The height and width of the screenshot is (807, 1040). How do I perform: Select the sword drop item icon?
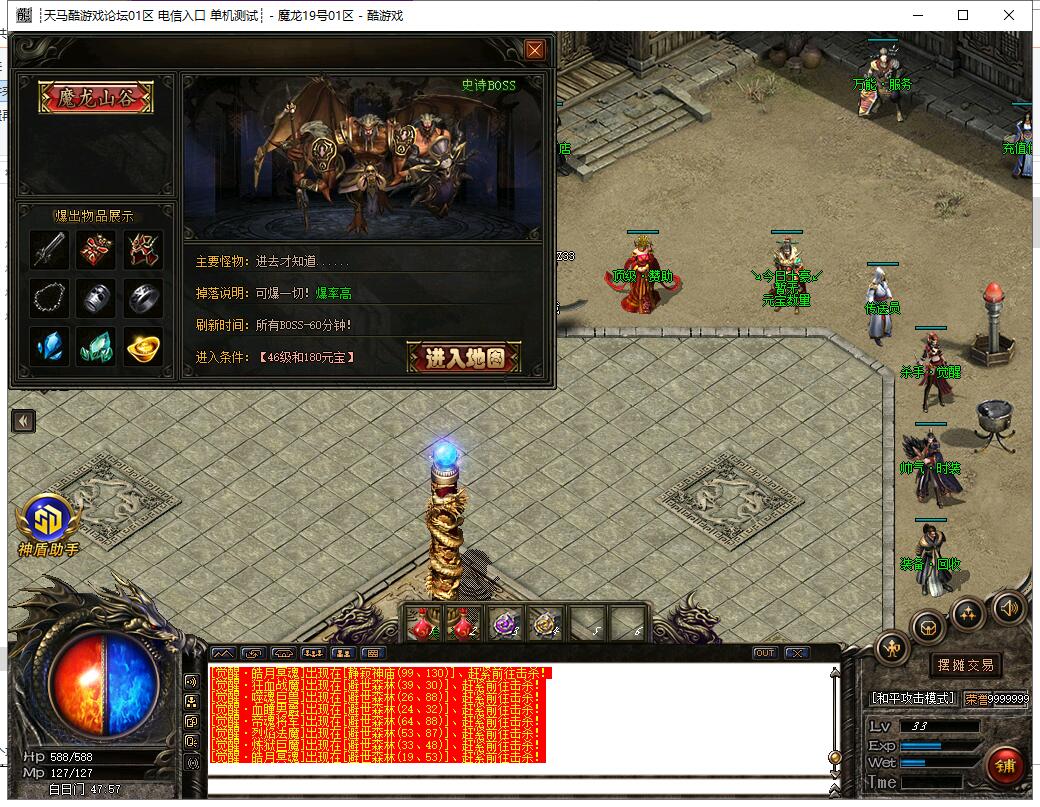pyautogui.click(x=49, y=250)
